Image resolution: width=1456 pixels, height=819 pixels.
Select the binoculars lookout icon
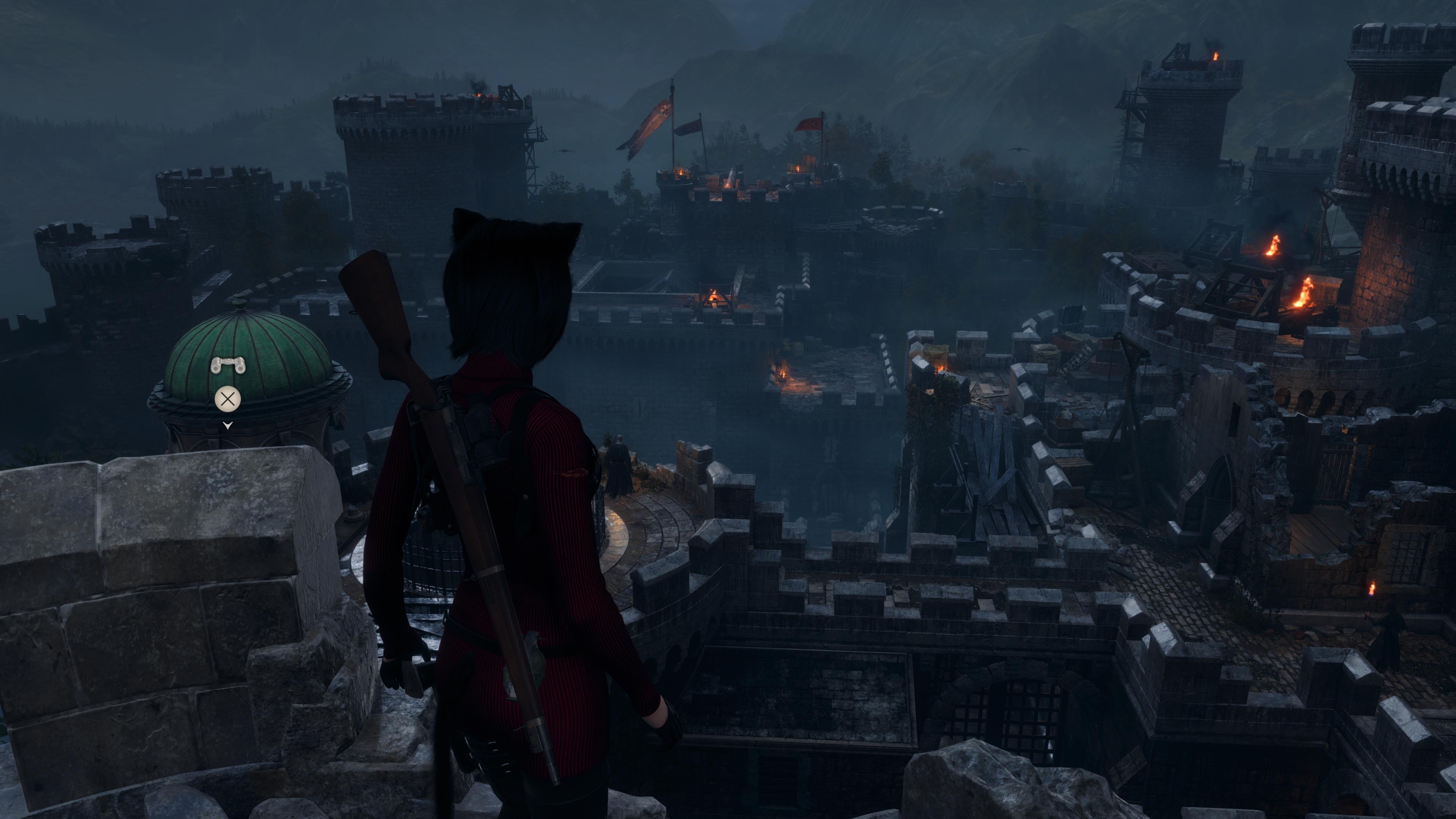[228, 366]
